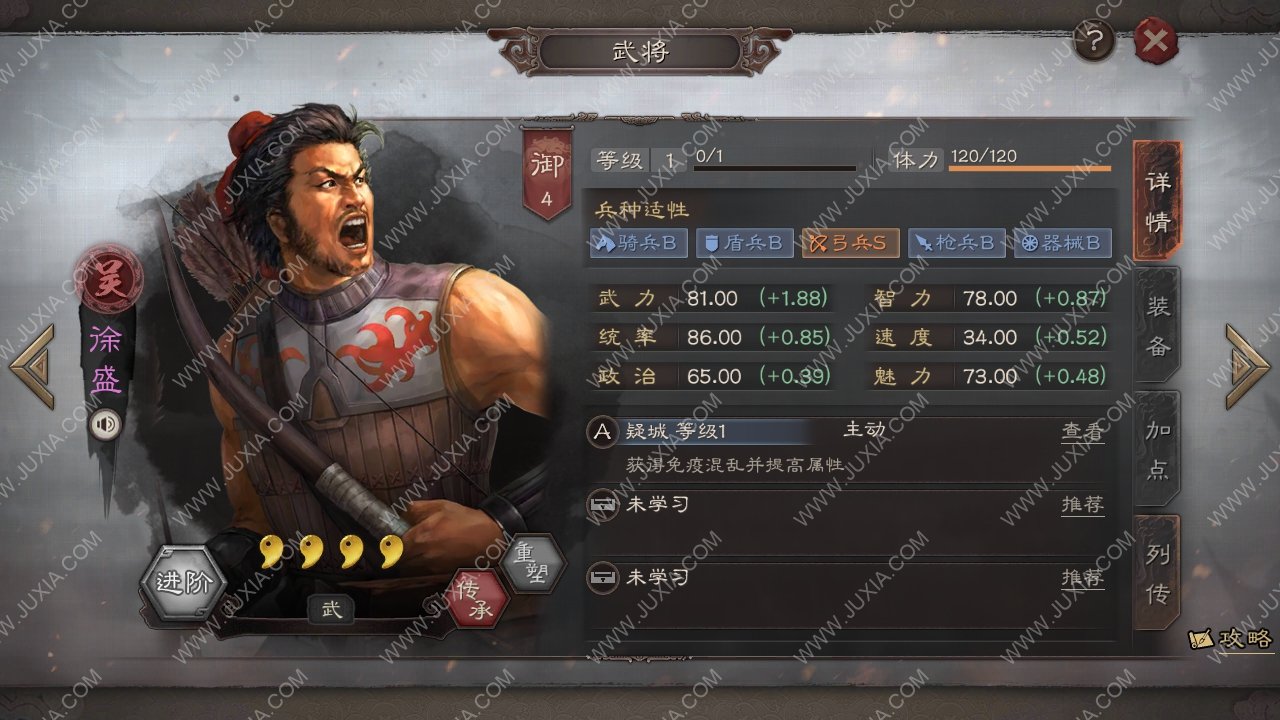The height and width of the screenshot is (720, 1280).
Task: Switch to the 装备 equipment tab
Action: point(1157,325)
